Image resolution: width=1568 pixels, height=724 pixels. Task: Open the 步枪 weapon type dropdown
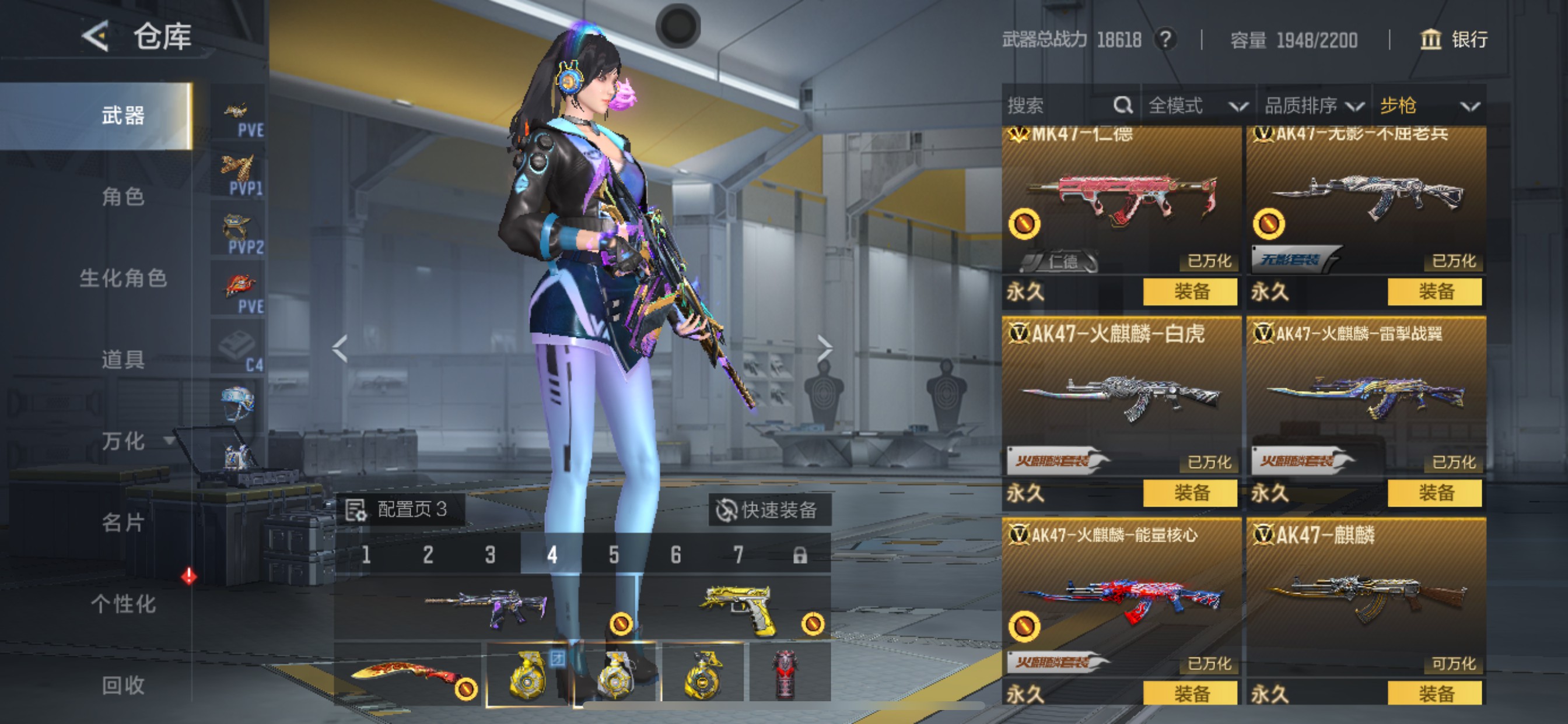tap(1428, 106)
